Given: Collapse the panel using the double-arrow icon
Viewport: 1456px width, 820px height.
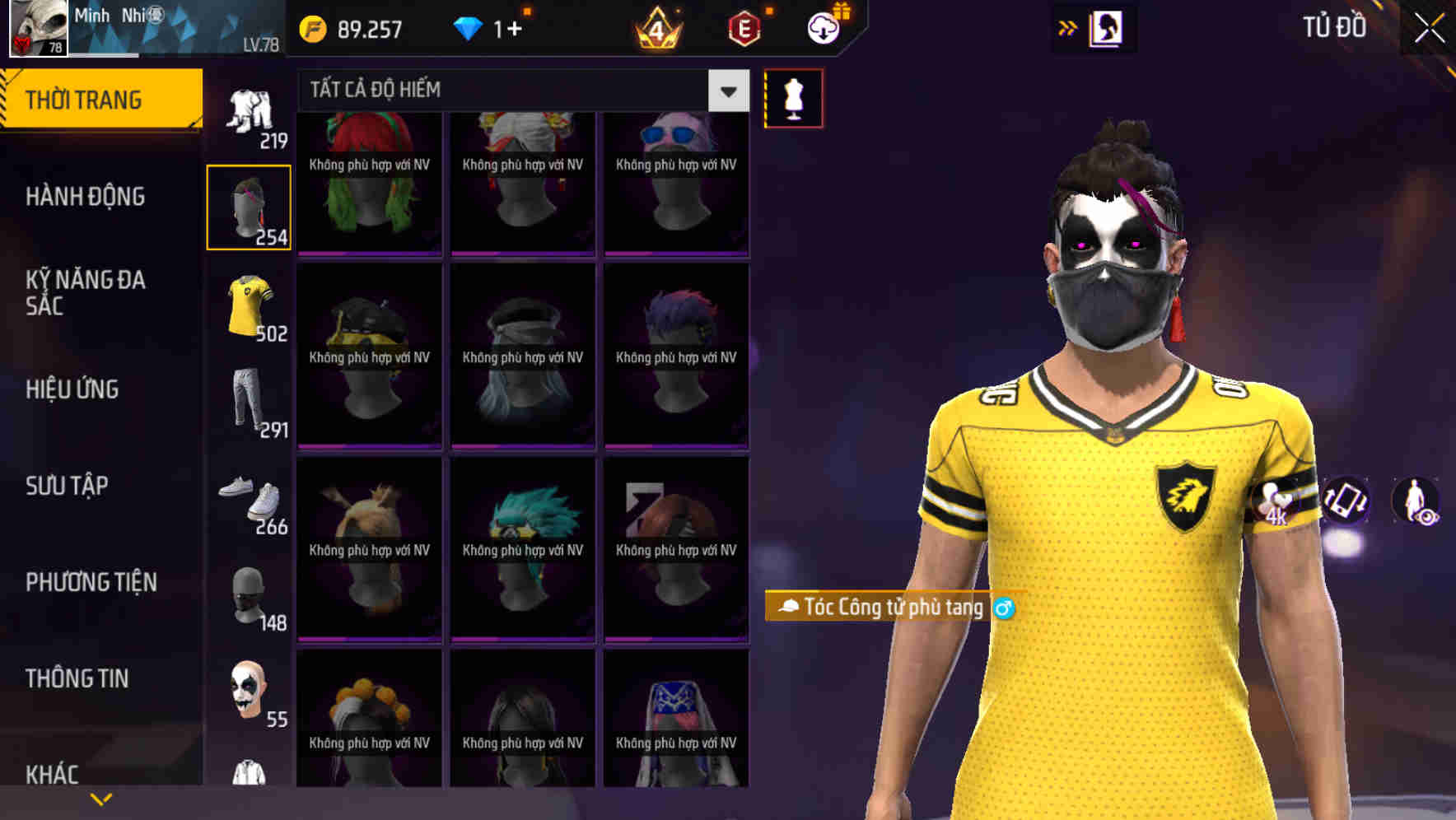Looking at the screenshot, I should pos(1068,26).
